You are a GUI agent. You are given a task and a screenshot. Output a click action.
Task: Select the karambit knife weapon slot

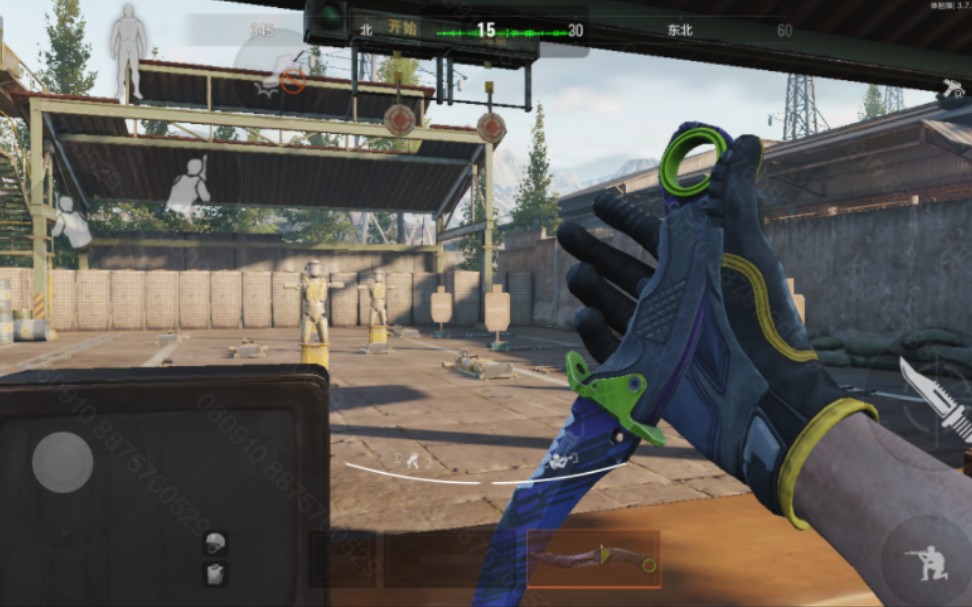pos(594,559)
